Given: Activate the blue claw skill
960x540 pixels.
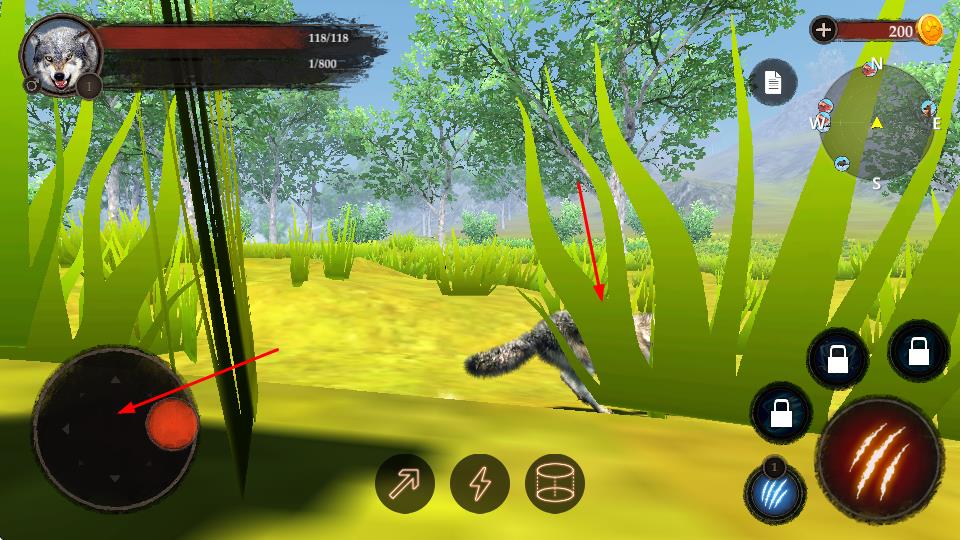Looking at the screenshot, I should click(x=776, y=494).
